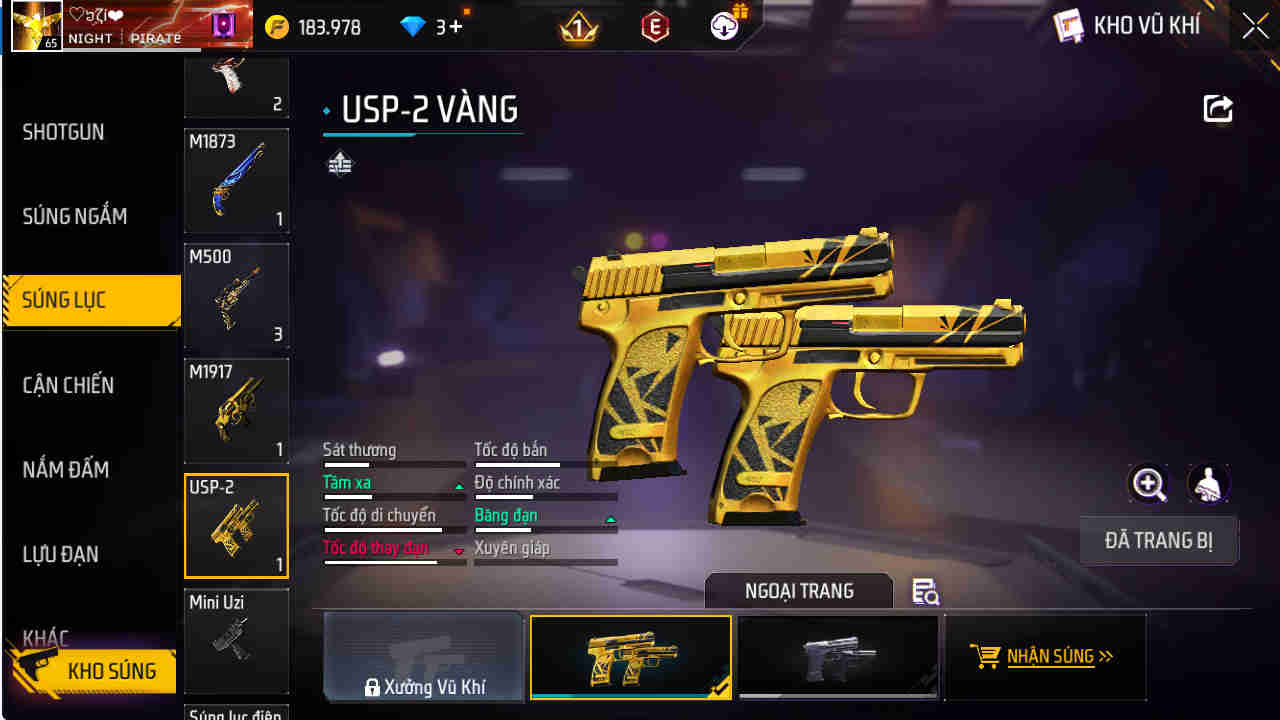Open the share icon near weapon title
The height and width of the screenshot is (720, 1280).
point(1218,108)
